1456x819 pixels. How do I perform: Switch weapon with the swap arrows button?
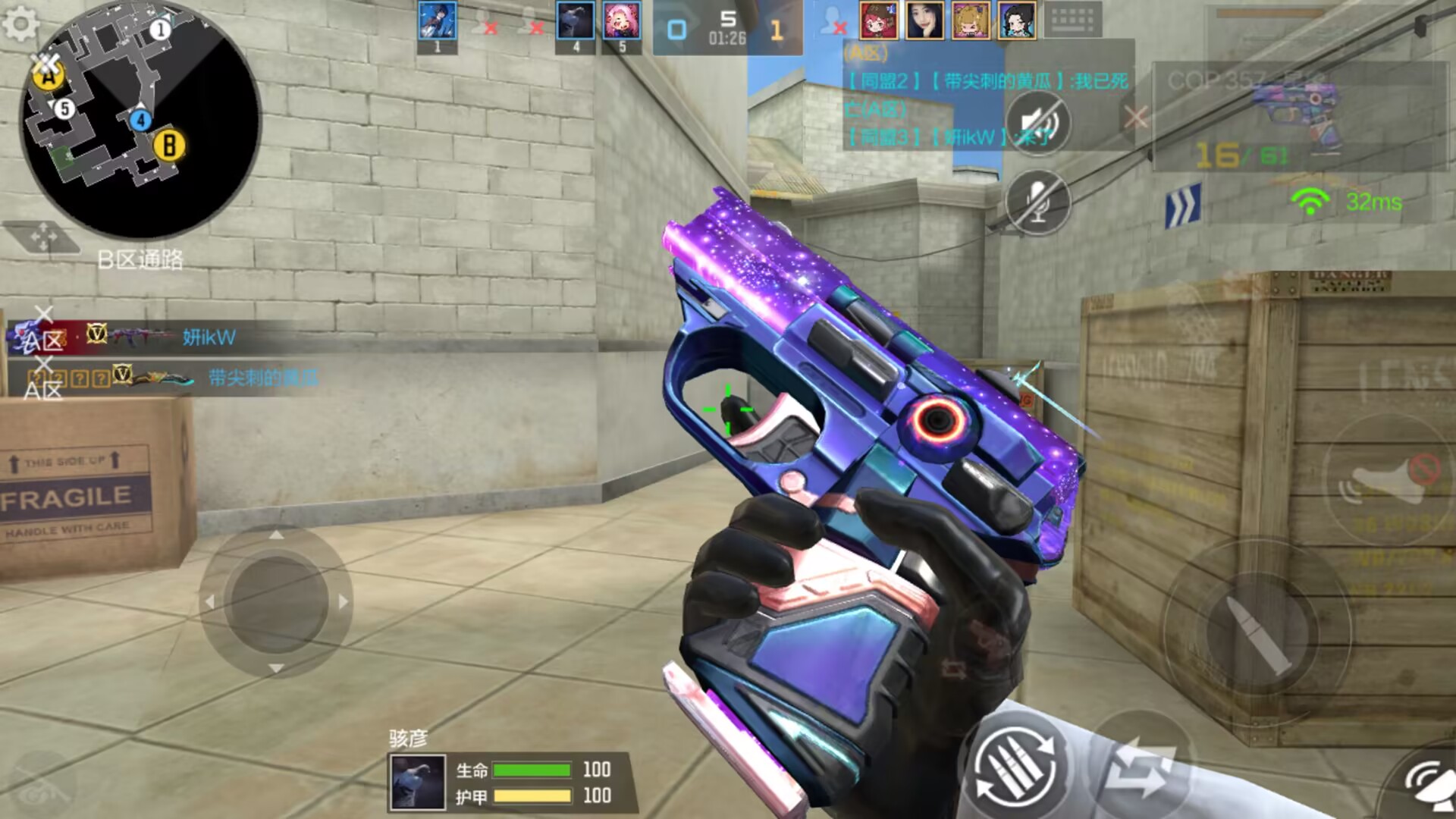(x=1137, y=767)
